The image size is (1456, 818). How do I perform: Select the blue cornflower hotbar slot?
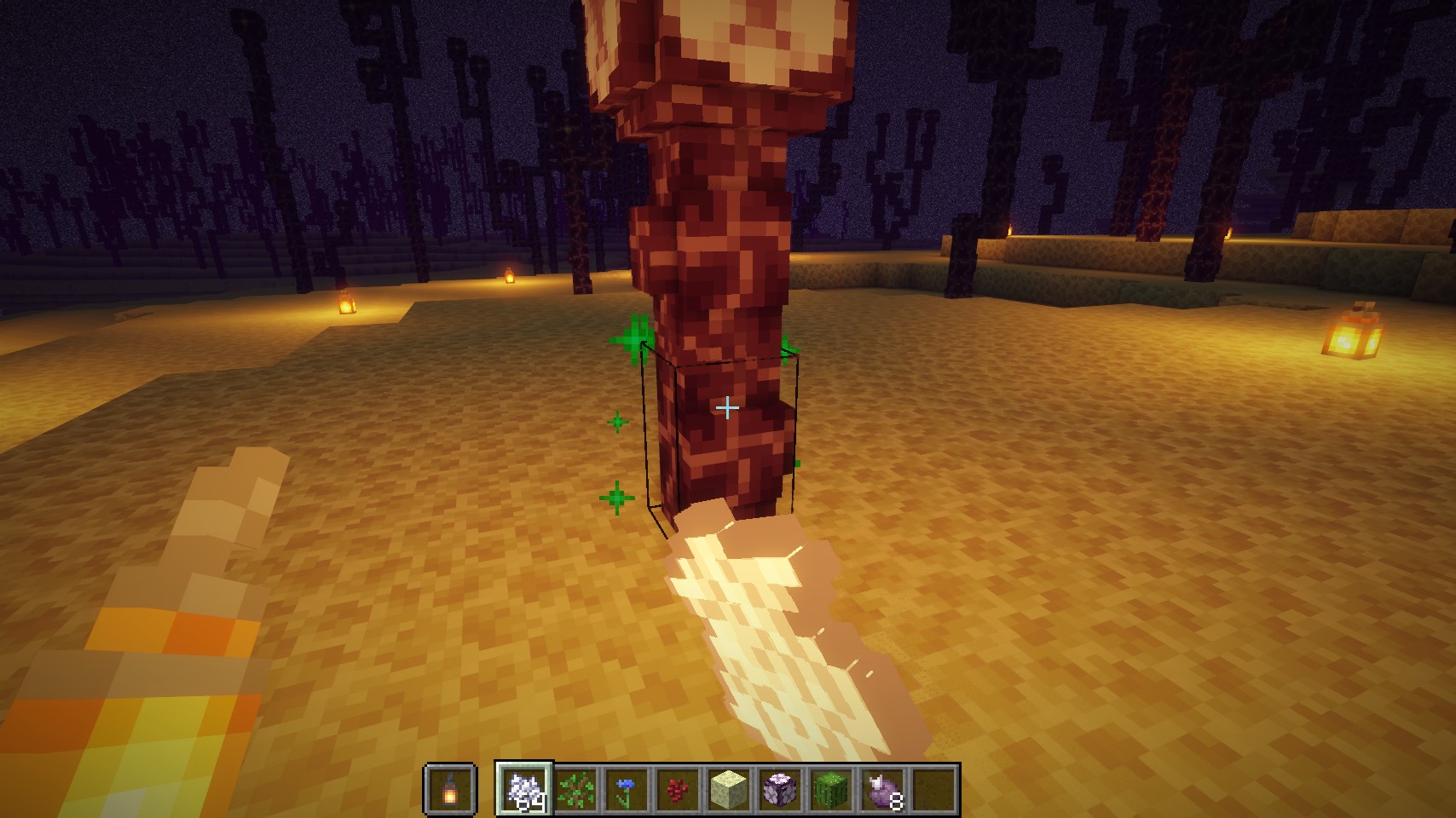coord(627,788)
